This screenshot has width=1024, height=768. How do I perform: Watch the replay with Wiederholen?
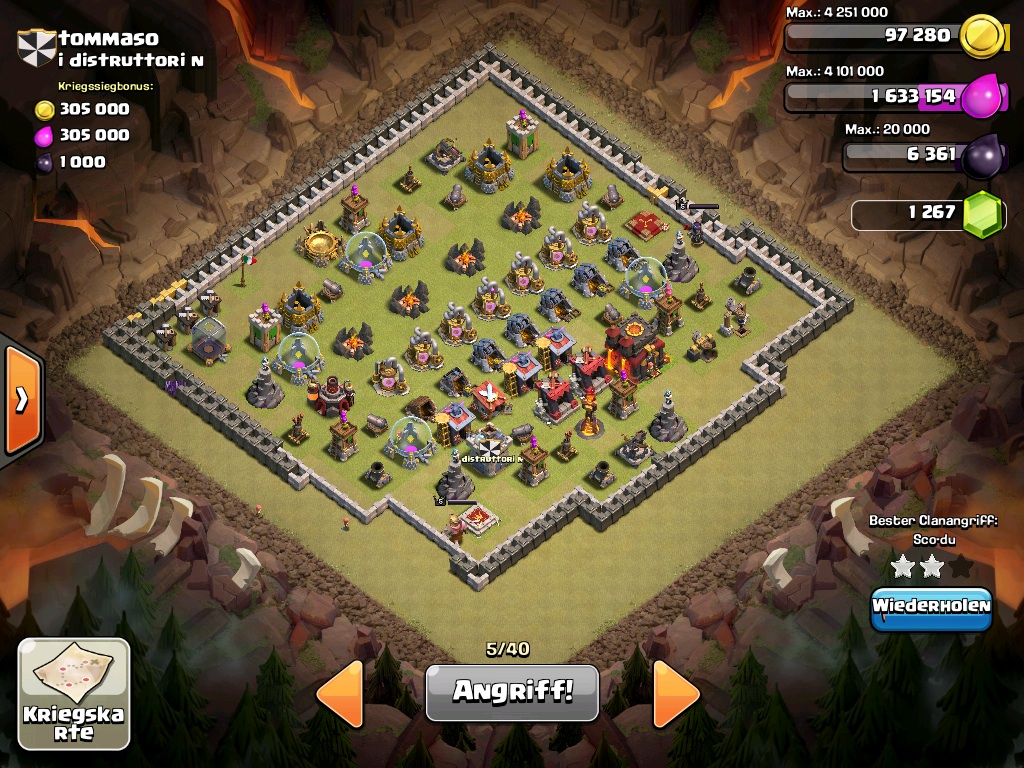click(x=931, y=608)
